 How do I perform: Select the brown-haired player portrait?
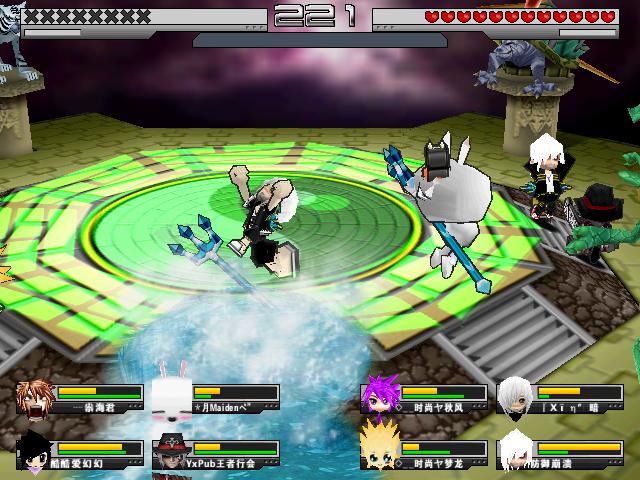34,399
